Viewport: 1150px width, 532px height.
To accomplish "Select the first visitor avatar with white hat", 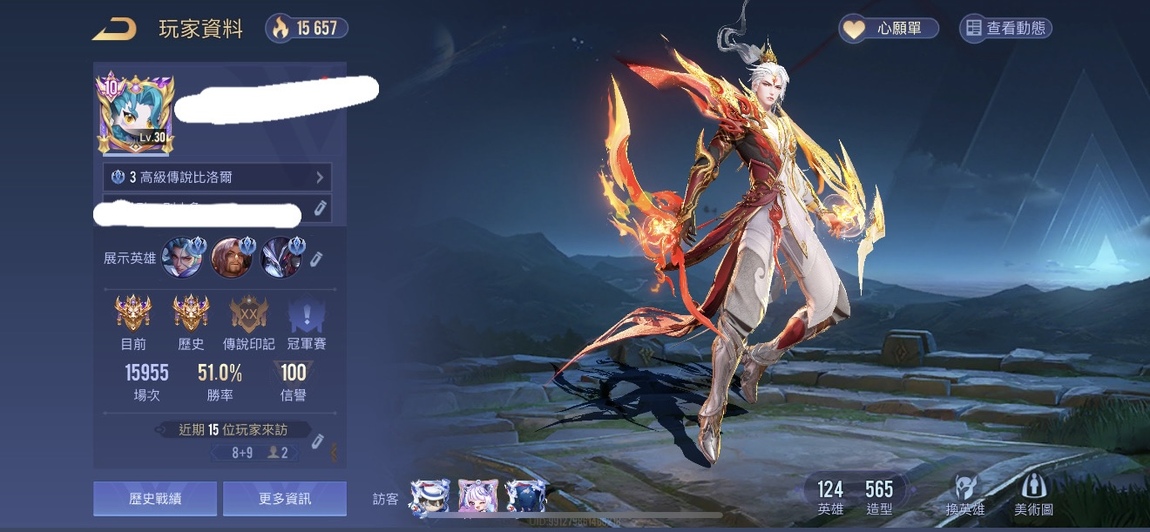I will click(x=429, y=497).
